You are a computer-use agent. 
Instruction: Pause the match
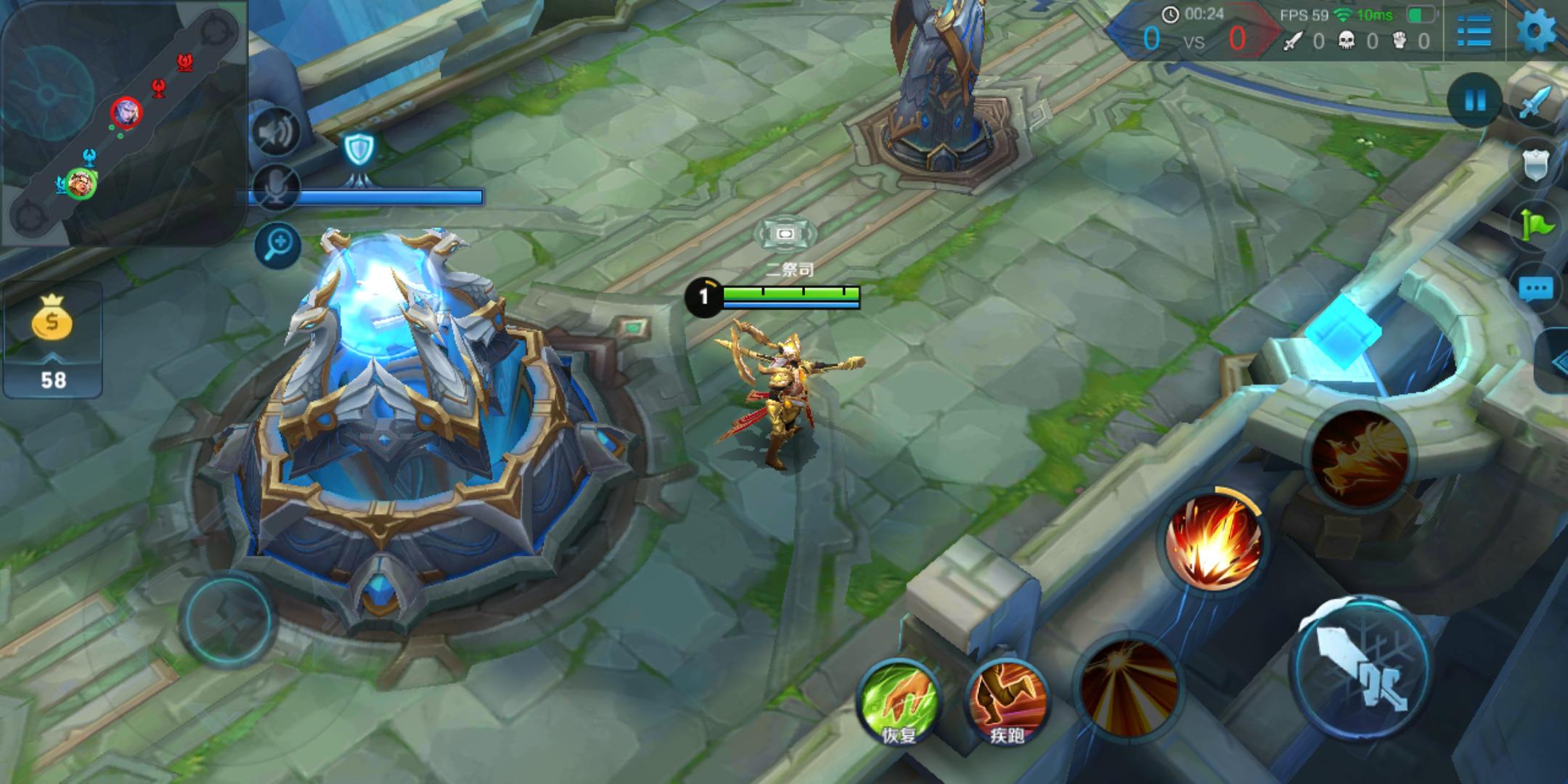click(x=1474, y=100)
